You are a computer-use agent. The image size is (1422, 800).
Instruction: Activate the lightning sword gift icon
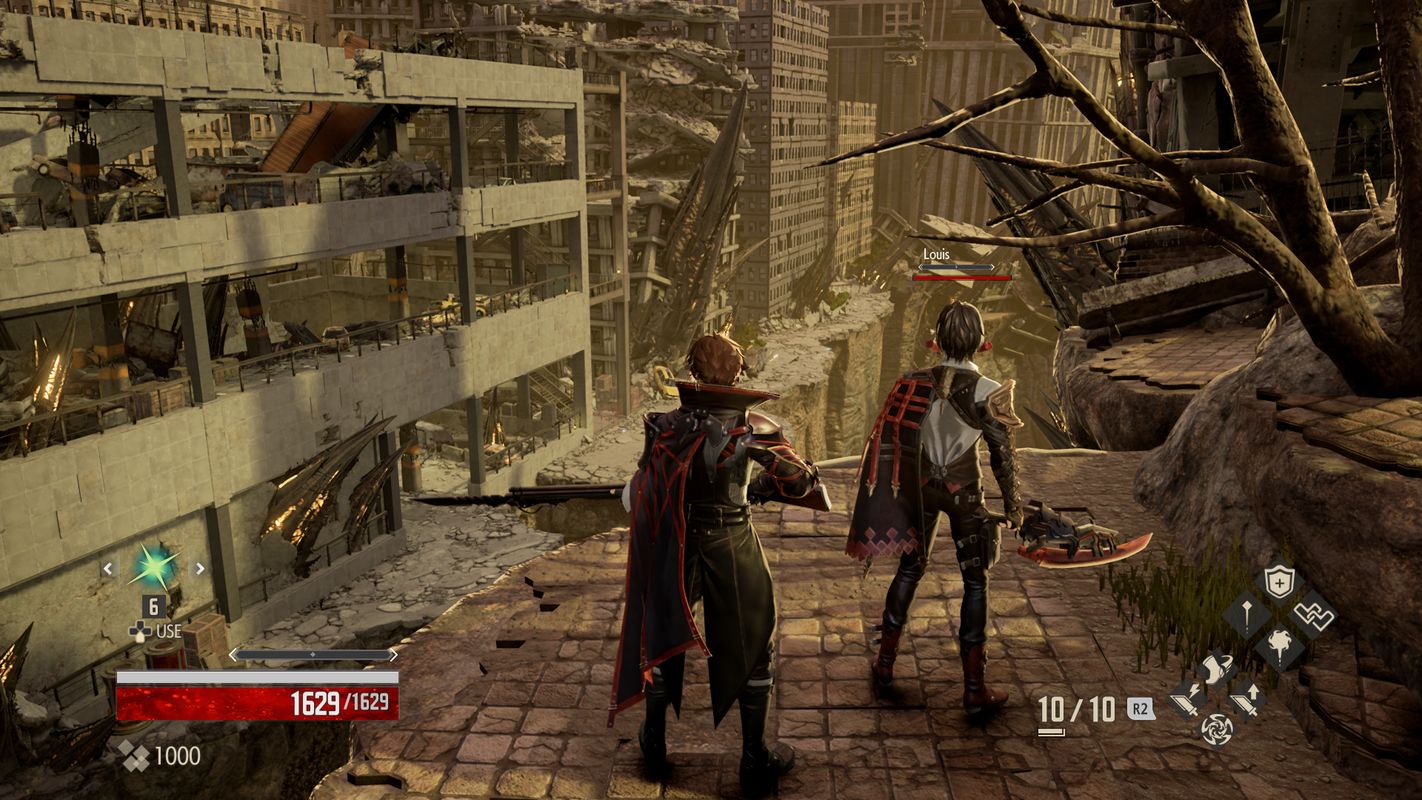coord(1184,700)
